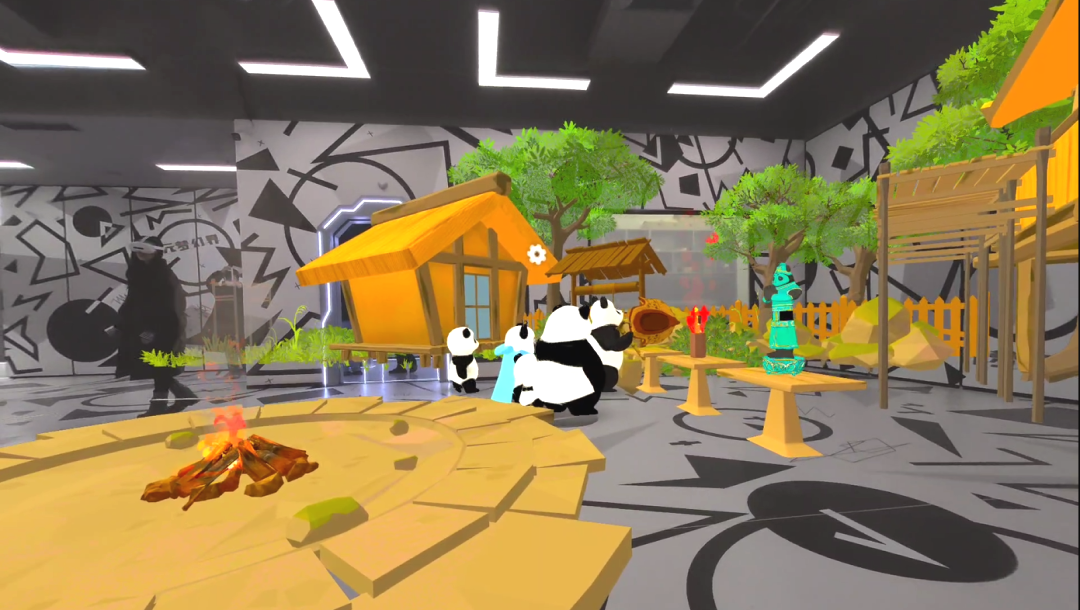Open the white gear settings icon

pos(537,254)
